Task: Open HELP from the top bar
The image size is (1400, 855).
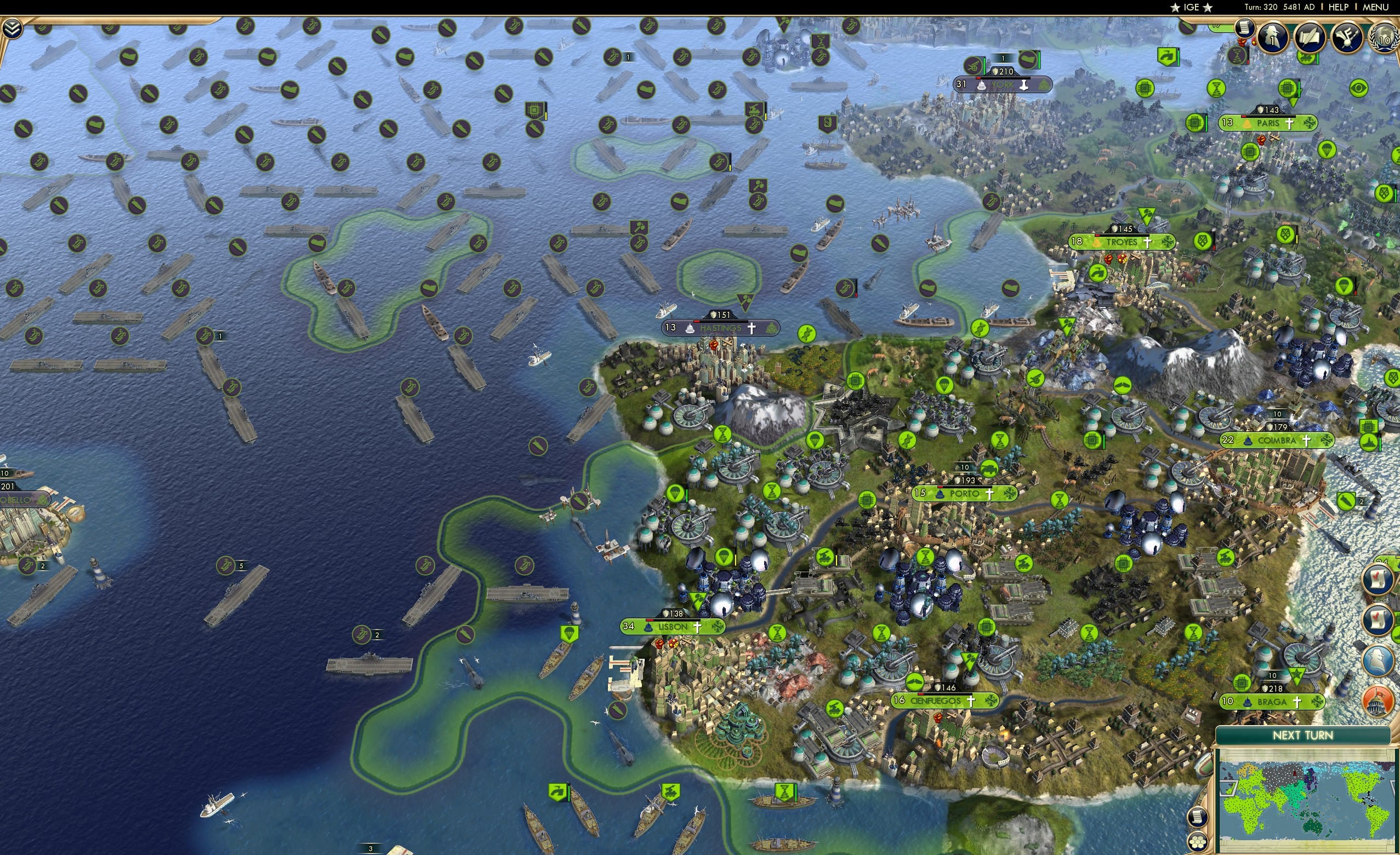Action: [x=1338, y=7]
